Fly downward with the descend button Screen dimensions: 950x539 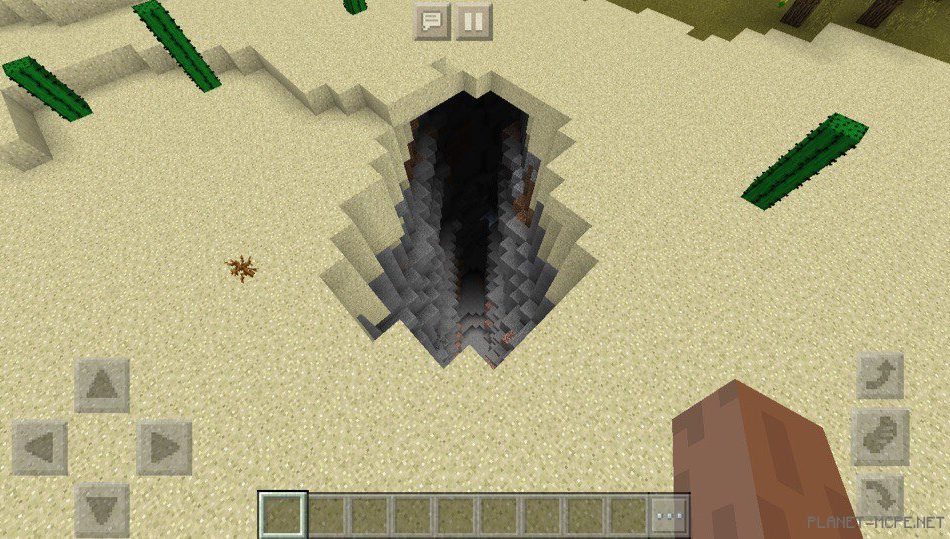click(880, 497)
